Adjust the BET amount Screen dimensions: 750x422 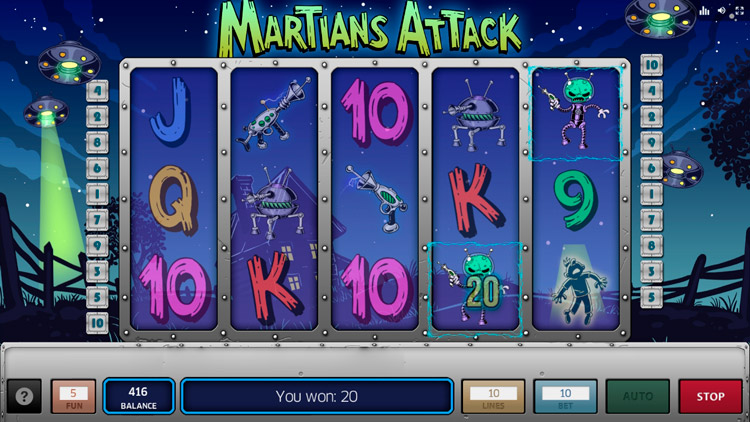click(565, 396)
